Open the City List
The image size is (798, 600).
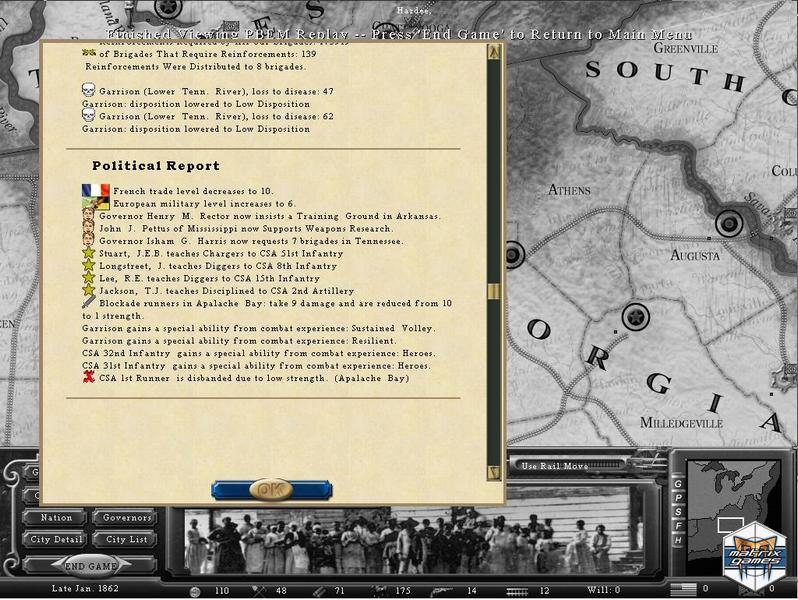tap(127, 539)
